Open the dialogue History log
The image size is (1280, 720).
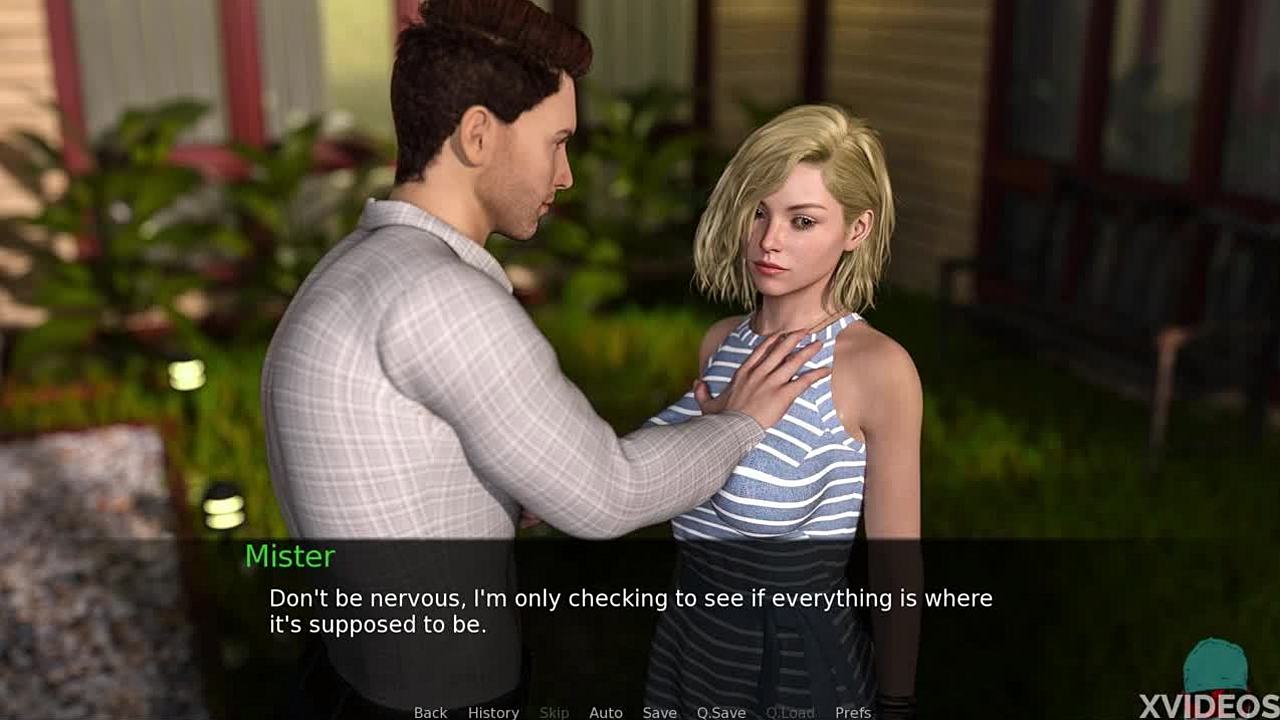pos(493,712)
